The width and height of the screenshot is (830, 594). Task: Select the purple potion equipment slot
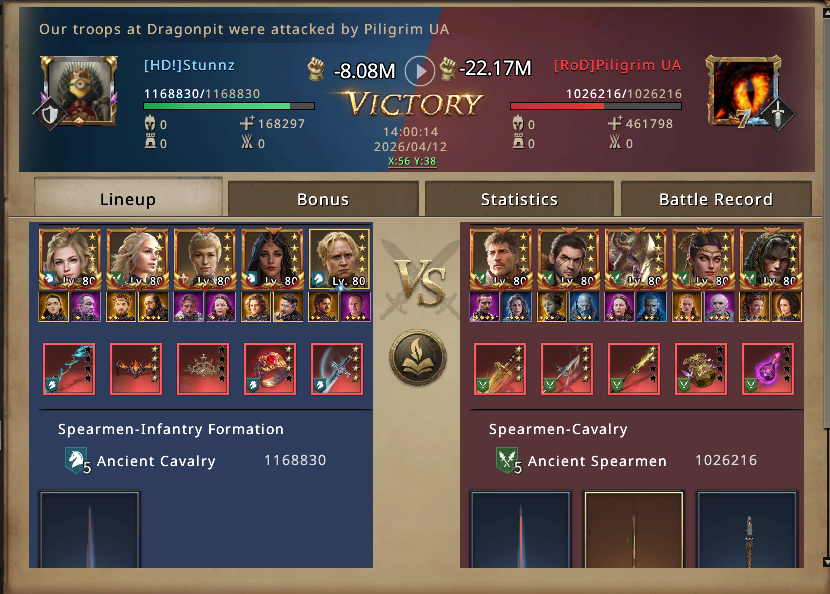[x=768, y=369]
